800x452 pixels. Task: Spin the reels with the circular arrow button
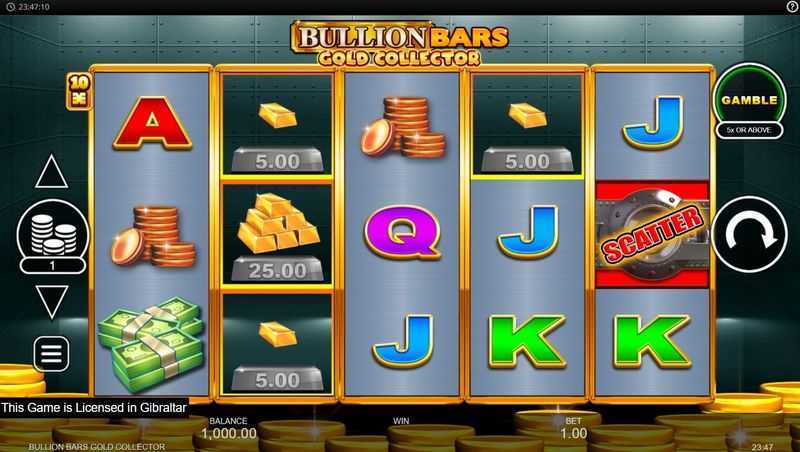pyautogui.click(x=750, y=239)
